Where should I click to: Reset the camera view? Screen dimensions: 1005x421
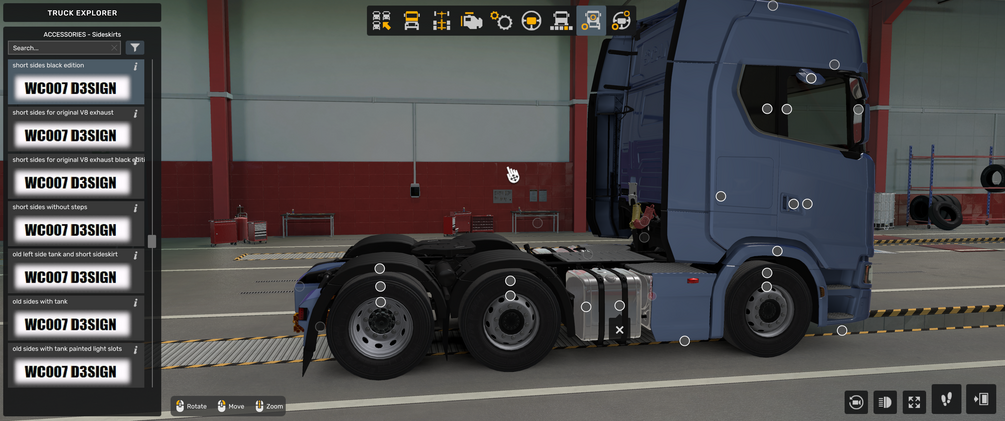[x=856, y=402]
